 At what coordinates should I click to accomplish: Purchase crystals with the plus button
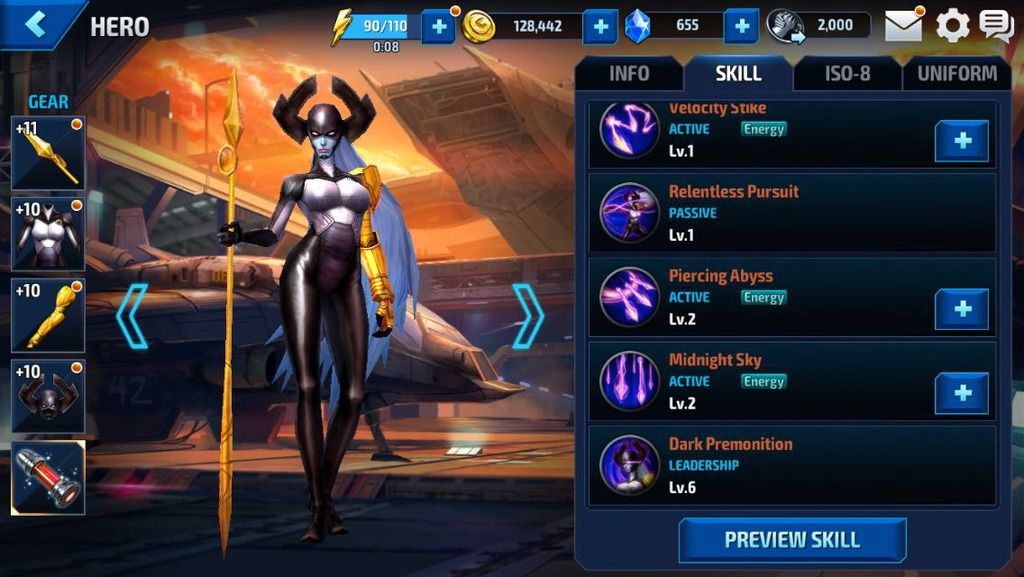pyautogui.click(x=740, y=27)
